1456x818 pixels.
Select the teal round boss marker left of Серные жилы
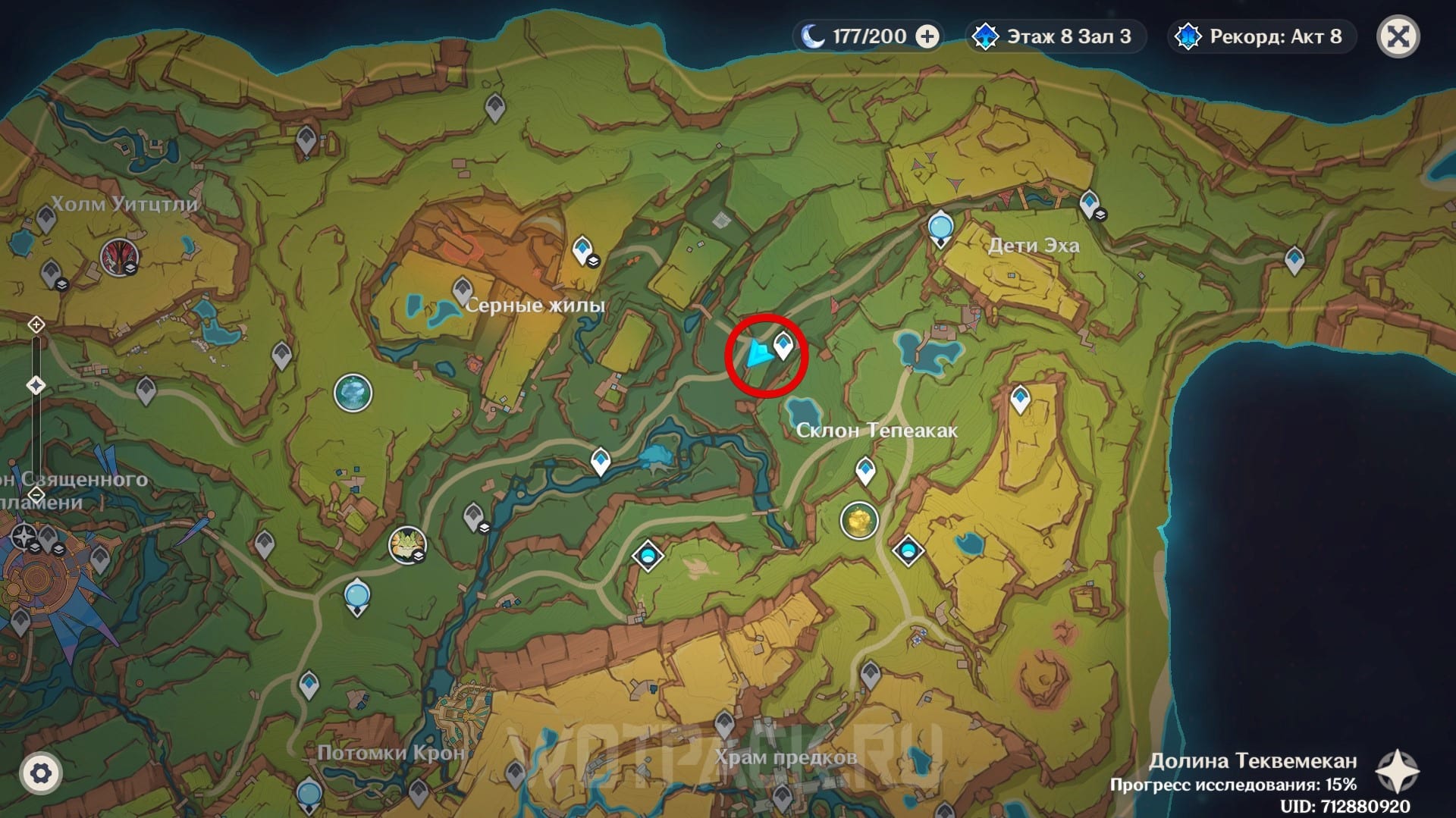353,393
